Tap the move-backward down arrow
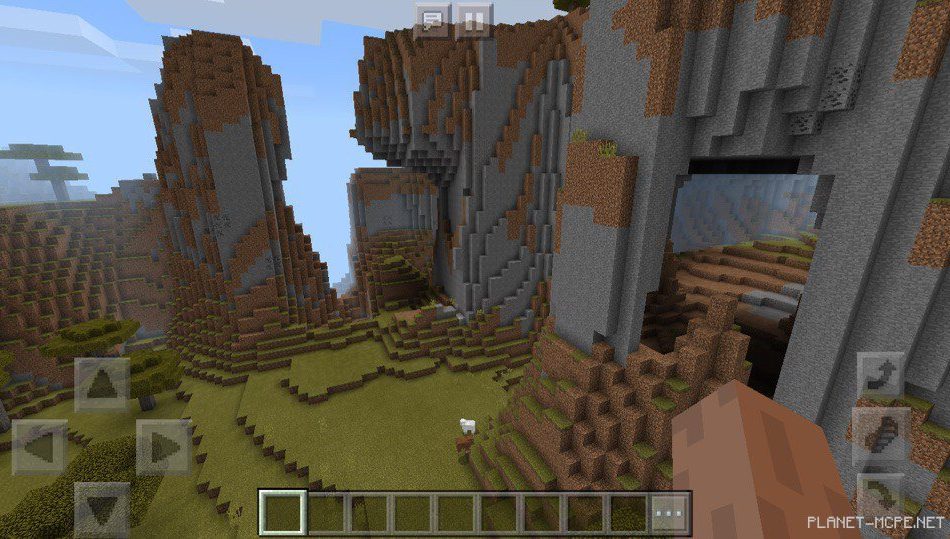Image resolution: width=950 pixels, height=539 pixels. (102, 508)
